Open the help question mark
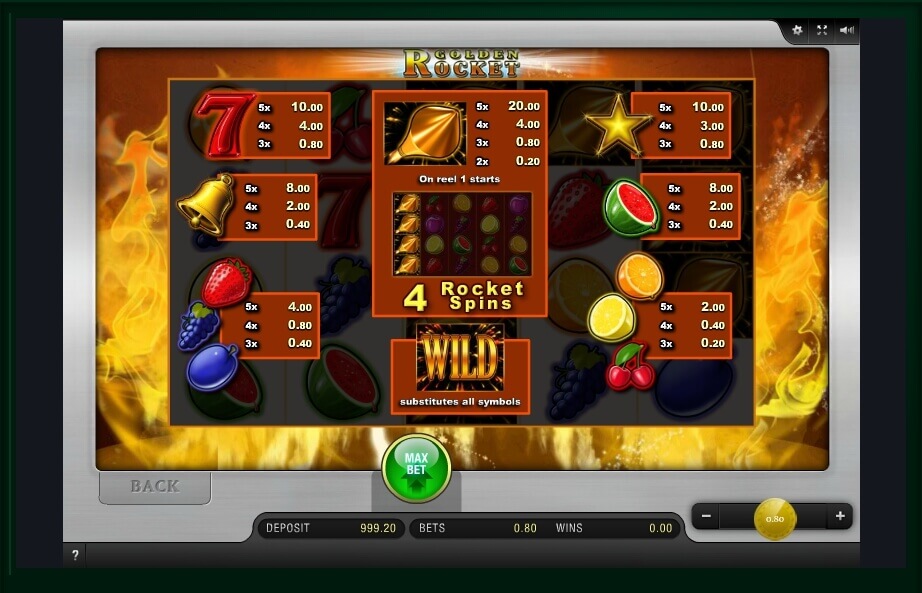This screenshot has width=922, height=593. tap(75, 555)
